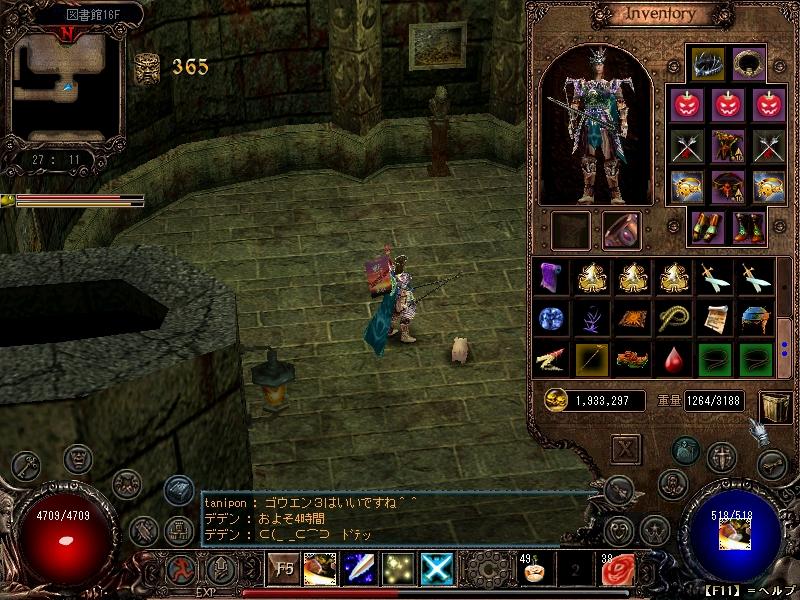Activate the yellow sparkle skill
The height and width of the screenshot is (600, 800).
coord(400,570)
